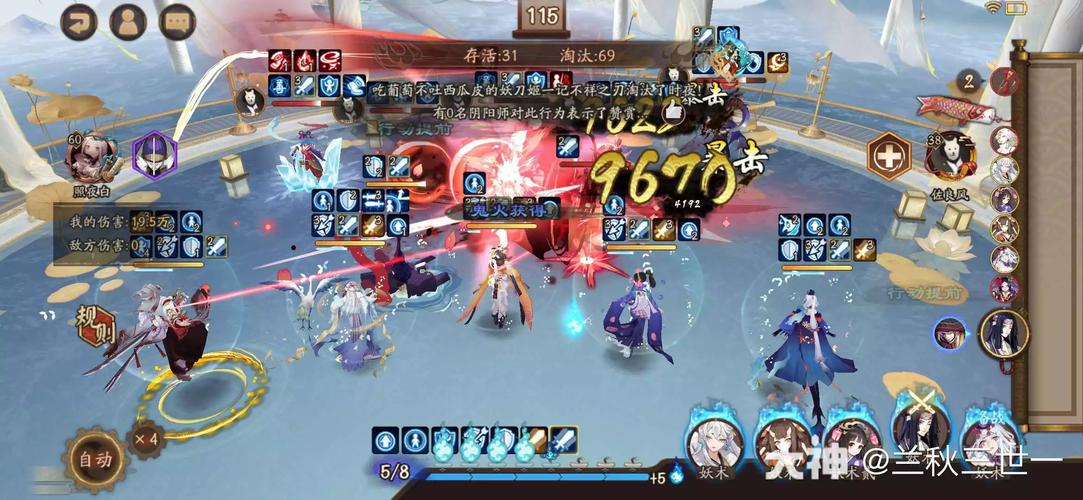Change the ×4 battle speed
The height and width of the screenshot is (500, 1083).
click(146, 438)
